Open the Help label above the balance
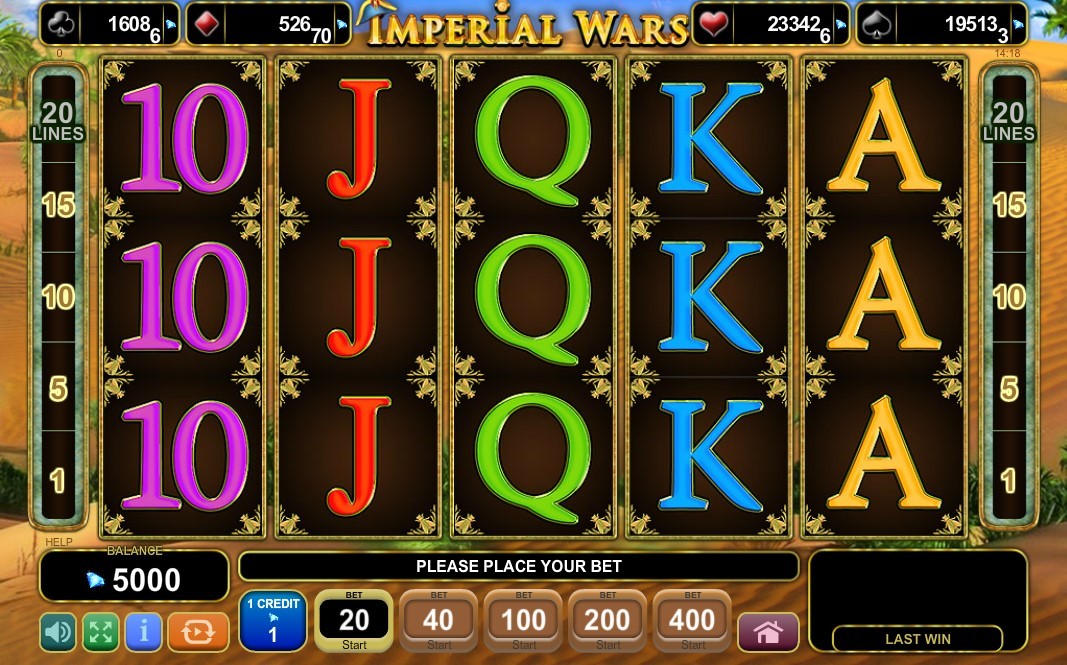 tap(58, 543)
